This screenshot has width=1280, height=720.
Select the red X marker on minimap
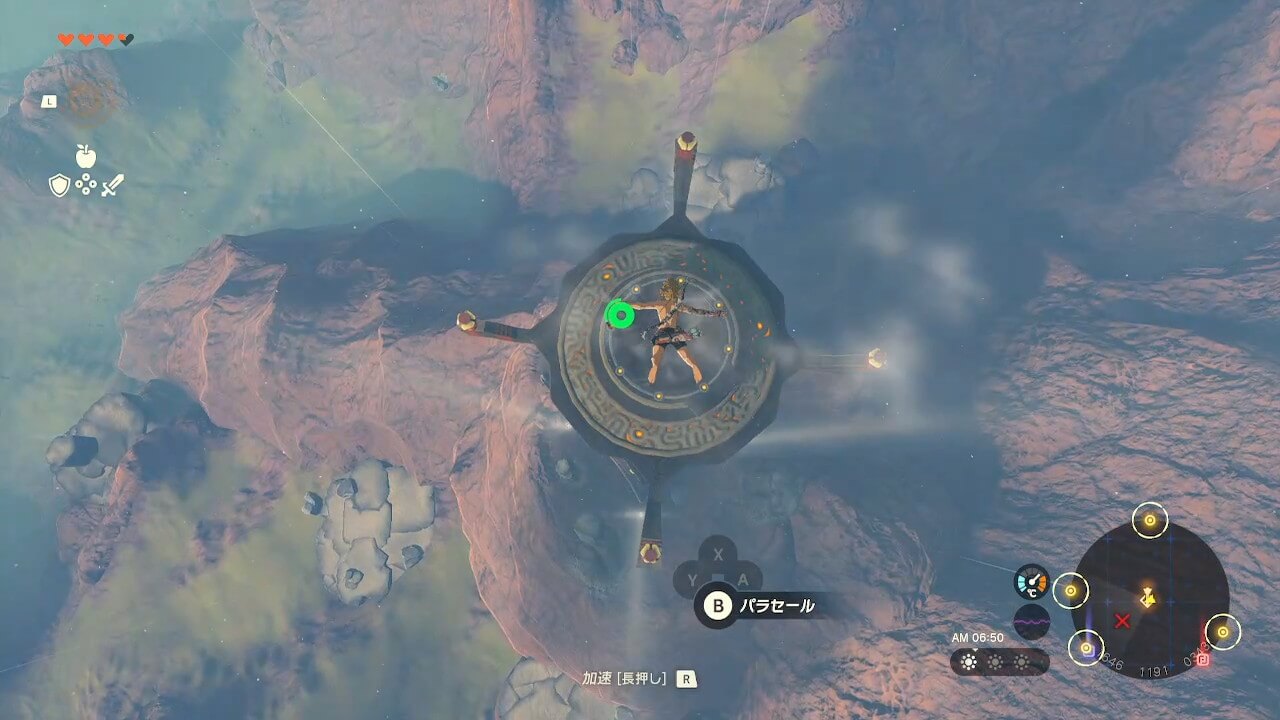pyautogui.click(x=1122, y=621)
